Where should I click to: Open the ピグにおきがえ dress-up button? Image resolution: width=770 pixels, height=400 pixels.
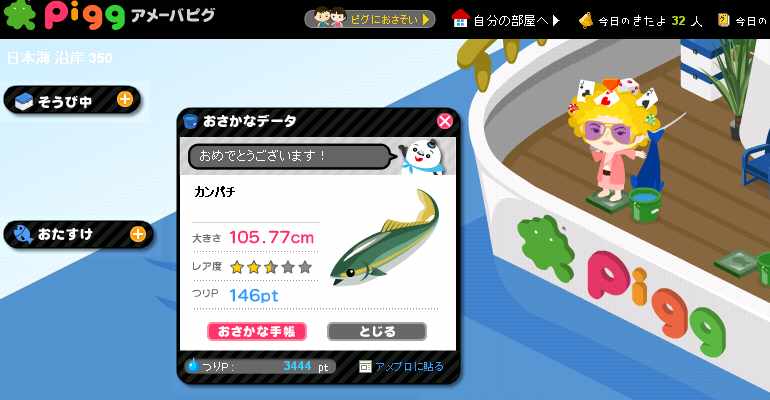[371, 19]
